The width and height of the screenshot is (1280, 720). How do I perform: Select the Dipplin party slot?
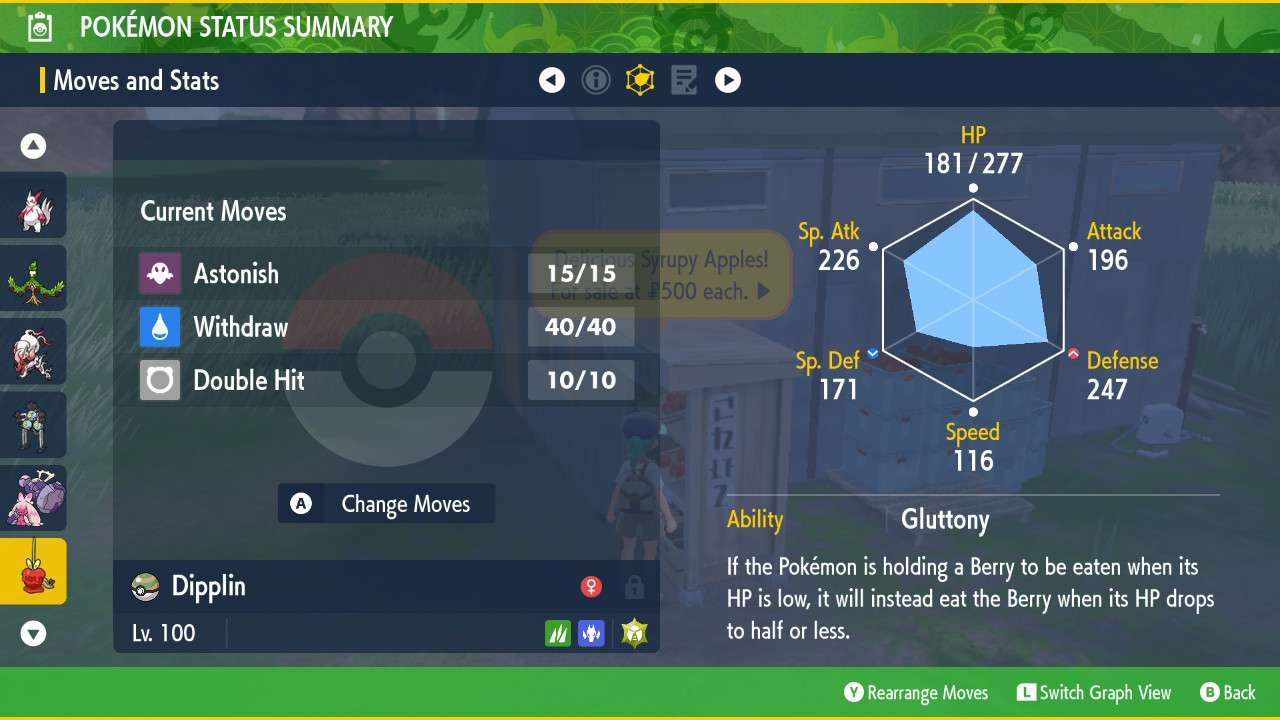[x=33, y=571]
